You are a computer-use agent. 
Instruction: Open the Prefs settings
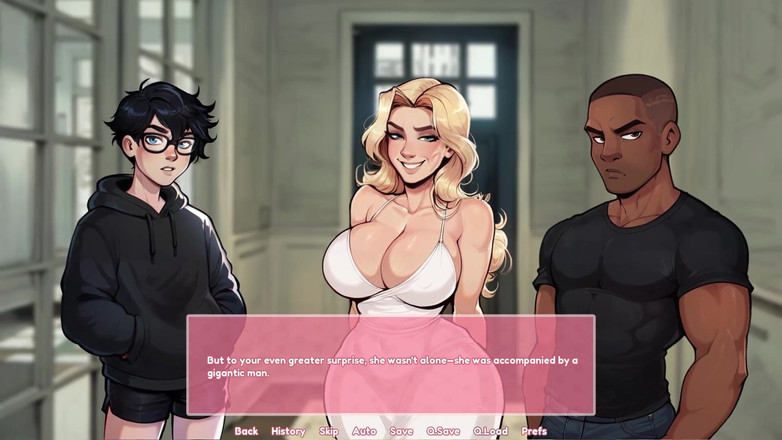[534, 431]
